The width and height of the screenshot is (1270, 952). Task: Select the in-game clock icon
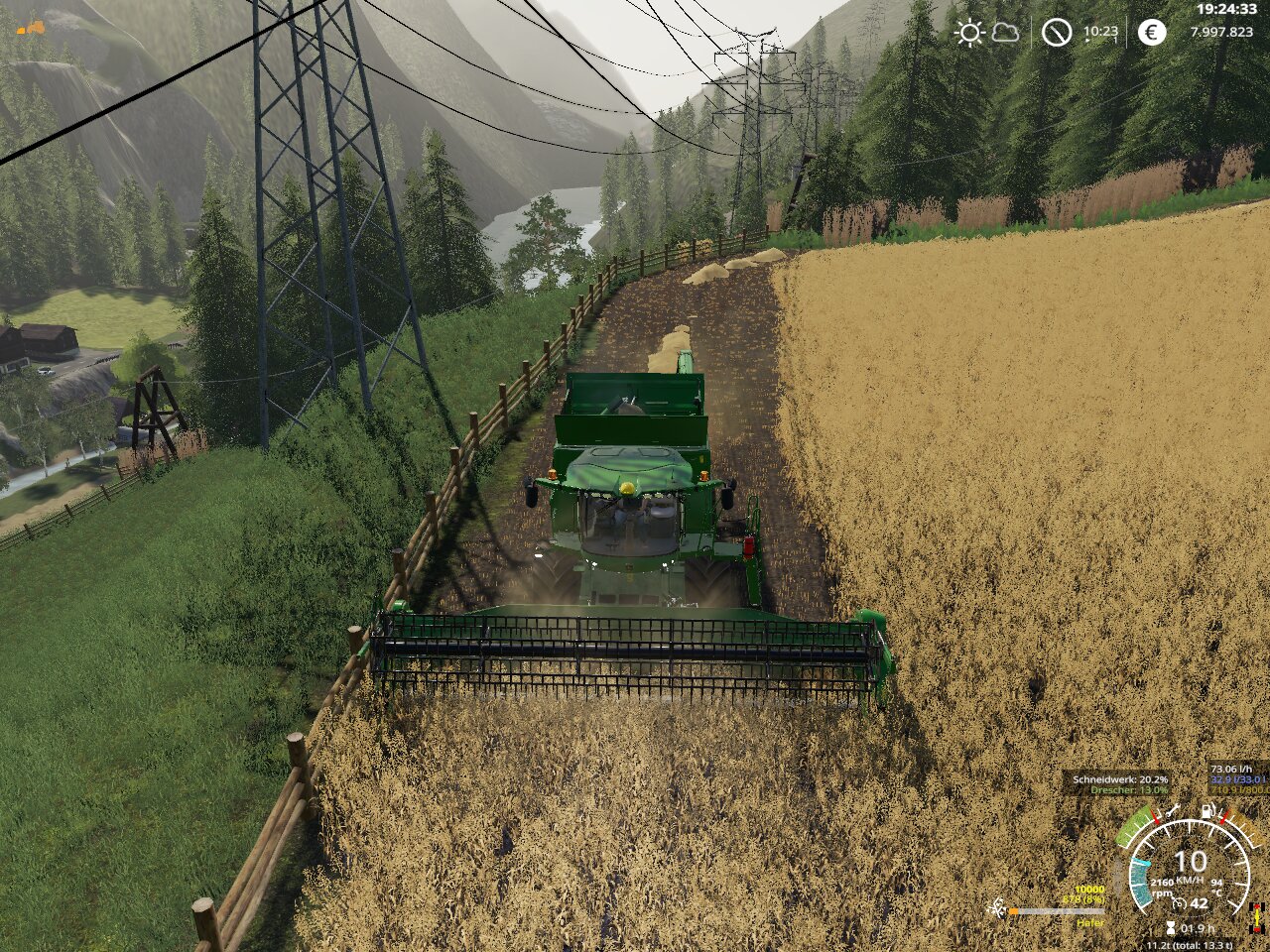[1057, 33]
